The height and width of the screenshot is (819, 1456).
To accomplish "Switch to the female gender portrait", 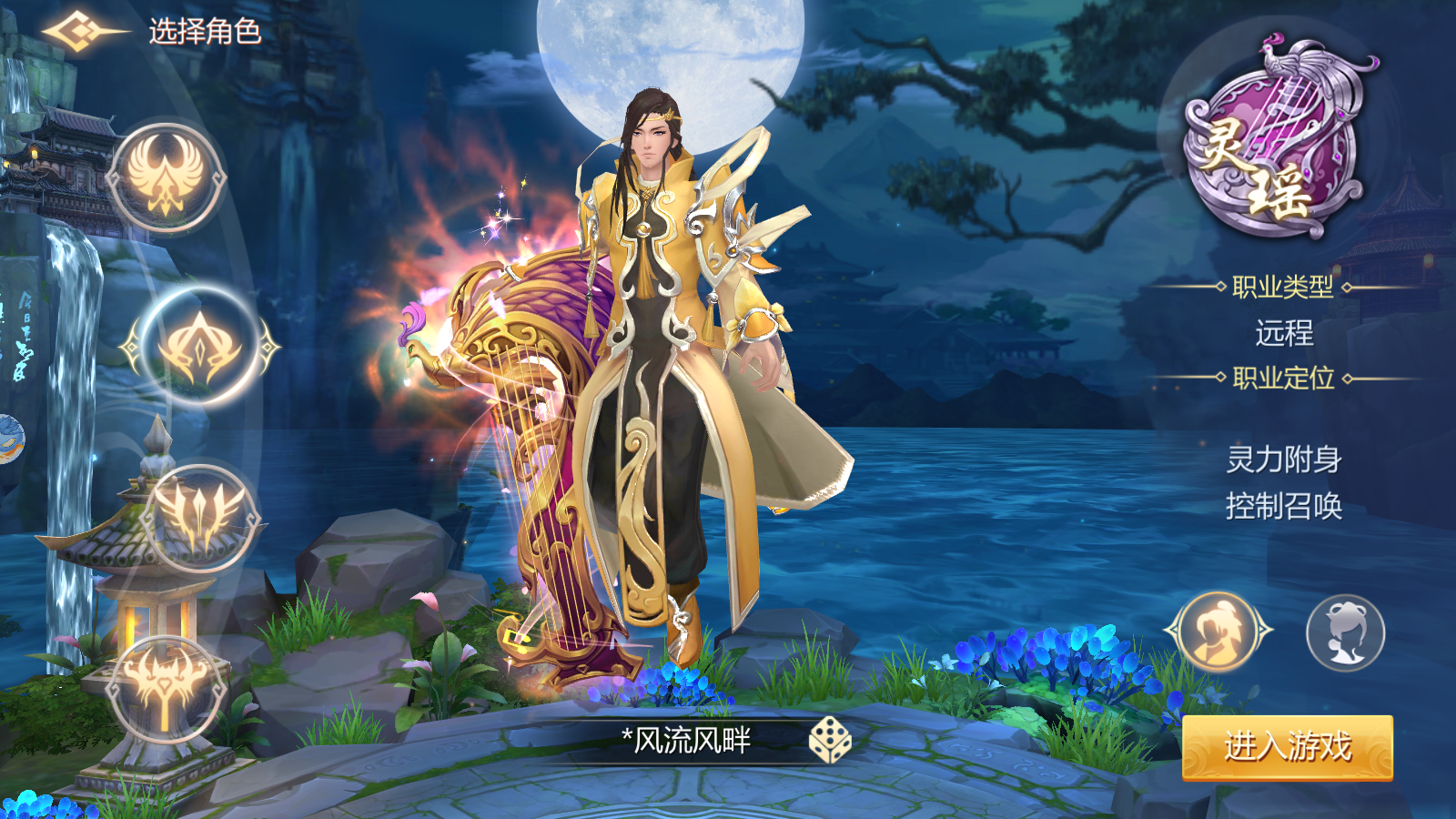I will [x=1345, y=632].
